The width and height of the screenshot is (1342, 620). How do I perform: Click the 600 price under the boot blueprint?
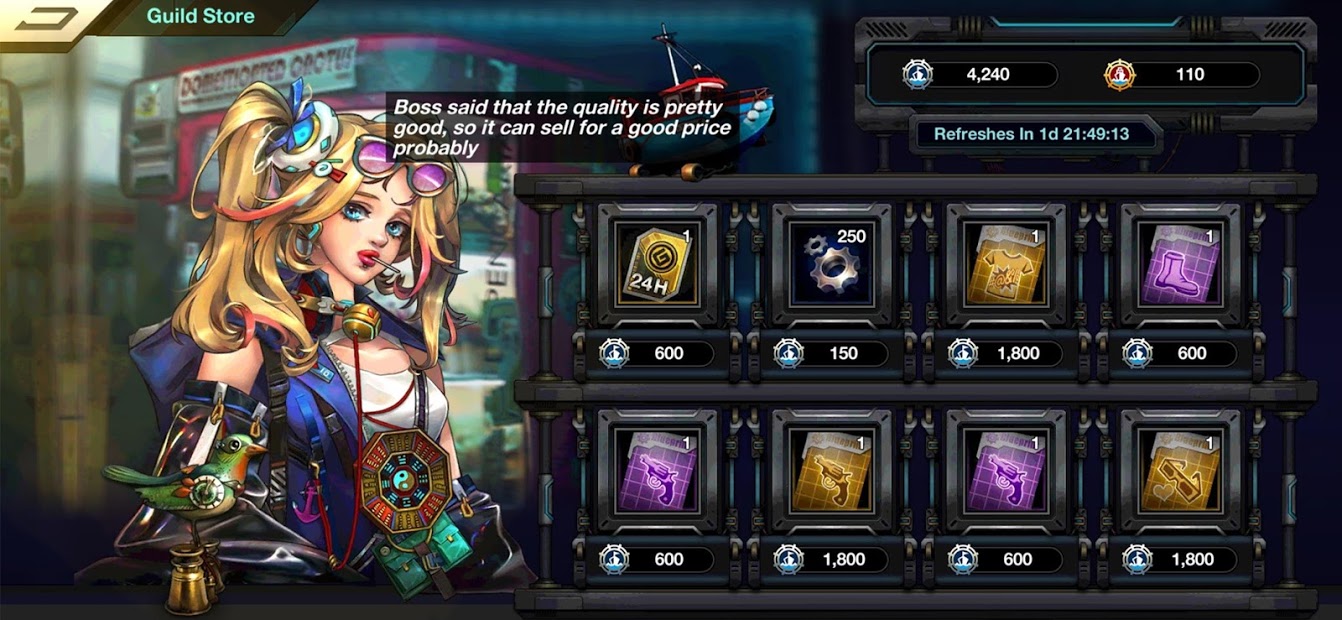(1180, 354)
